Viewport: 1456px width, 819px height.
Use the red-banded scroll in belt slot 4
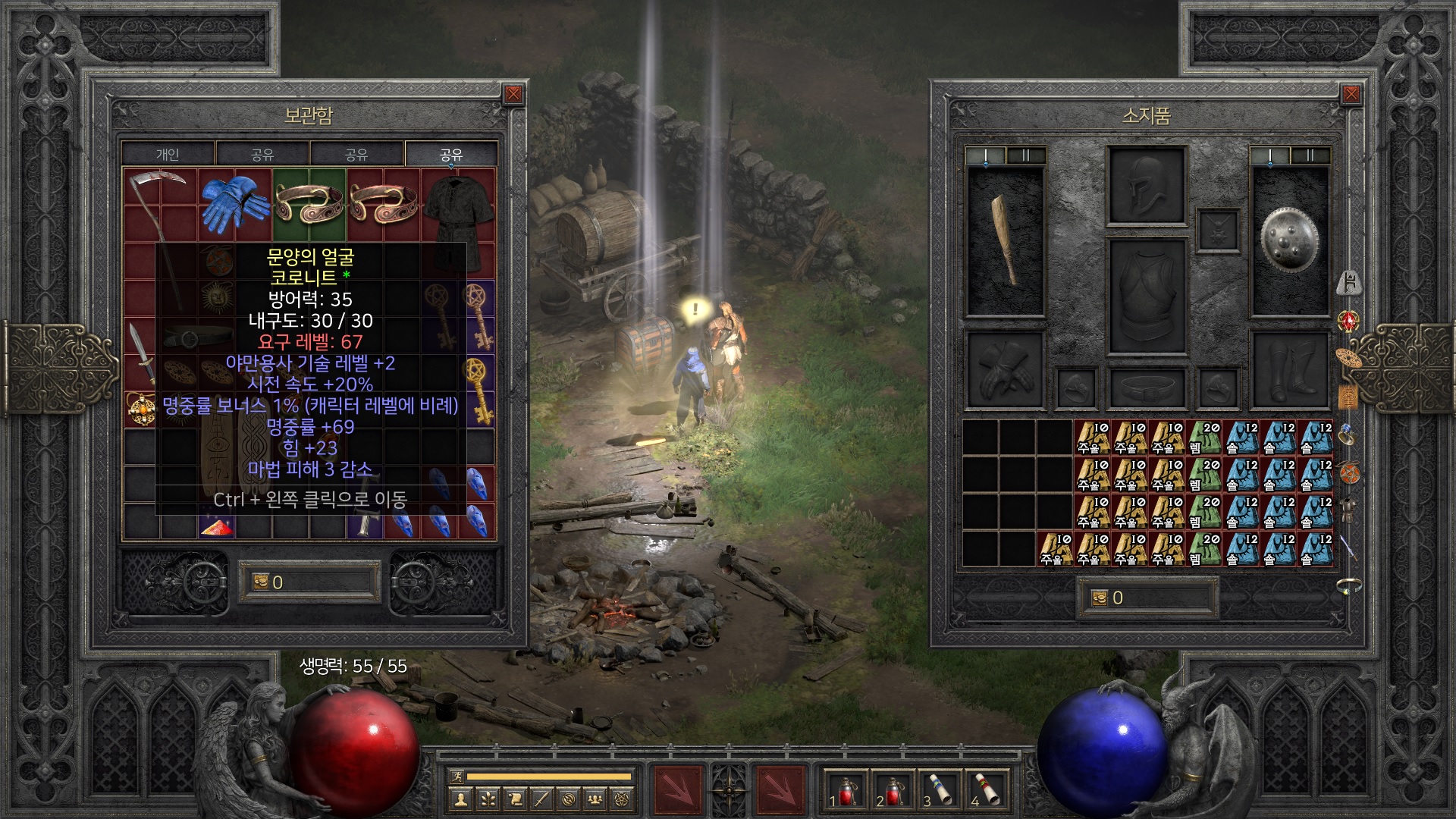point(987,789)
